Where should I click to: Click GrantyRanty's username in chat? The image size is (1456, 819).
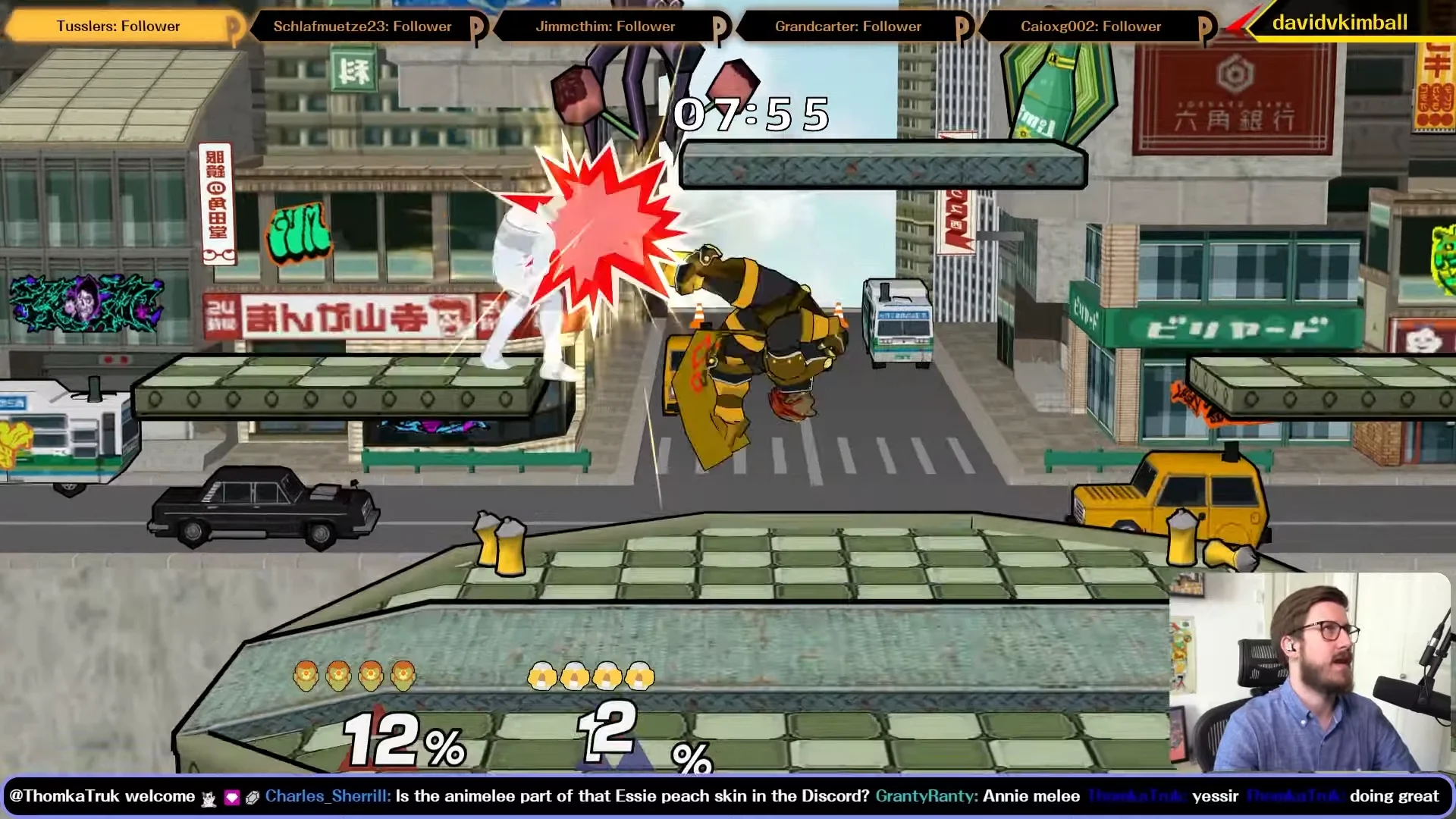(925, 796)
